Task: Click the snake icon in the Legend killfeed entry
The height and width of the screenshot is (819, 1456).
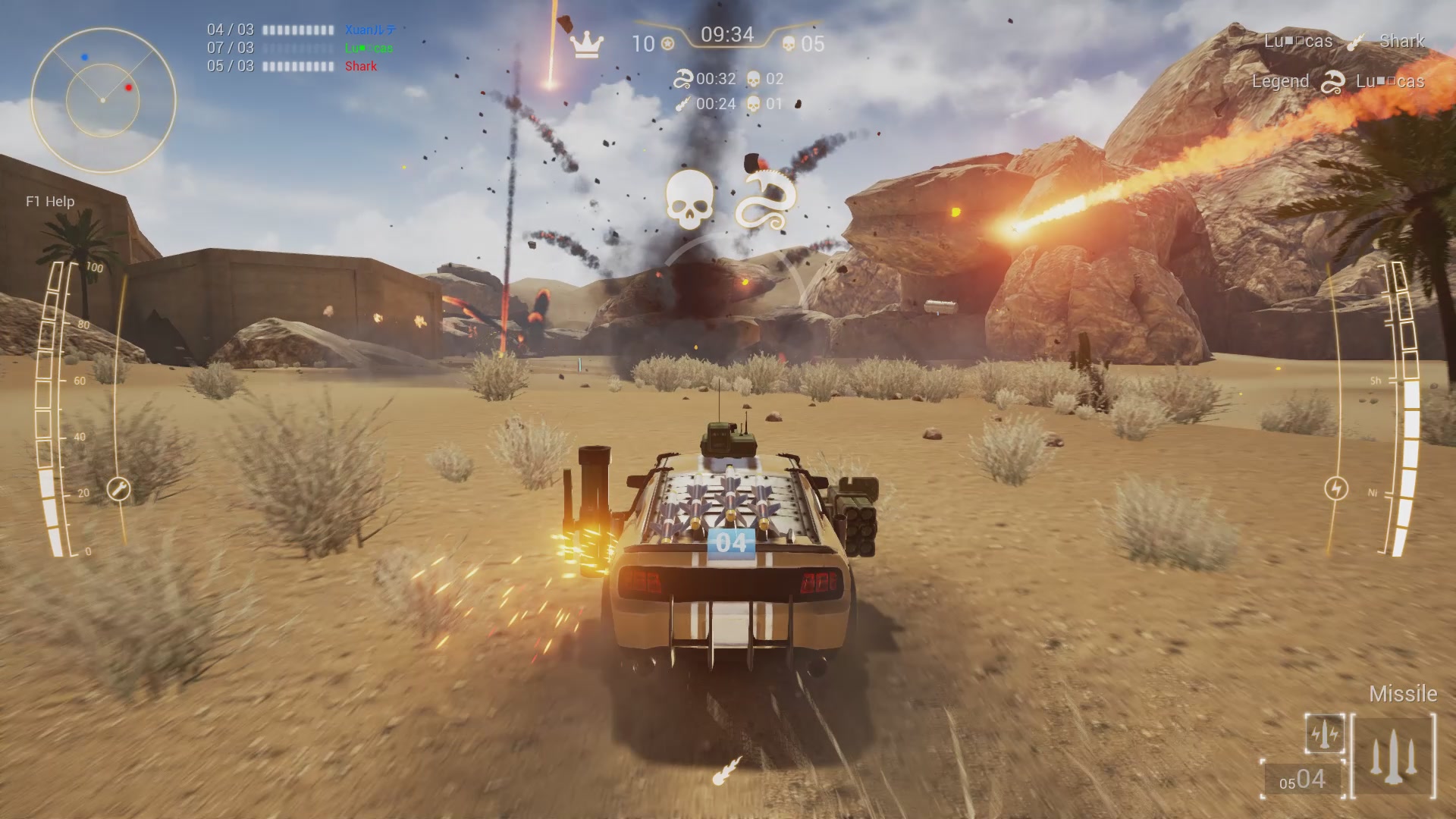Action: pyautogui.click(x=1332, y=81)
